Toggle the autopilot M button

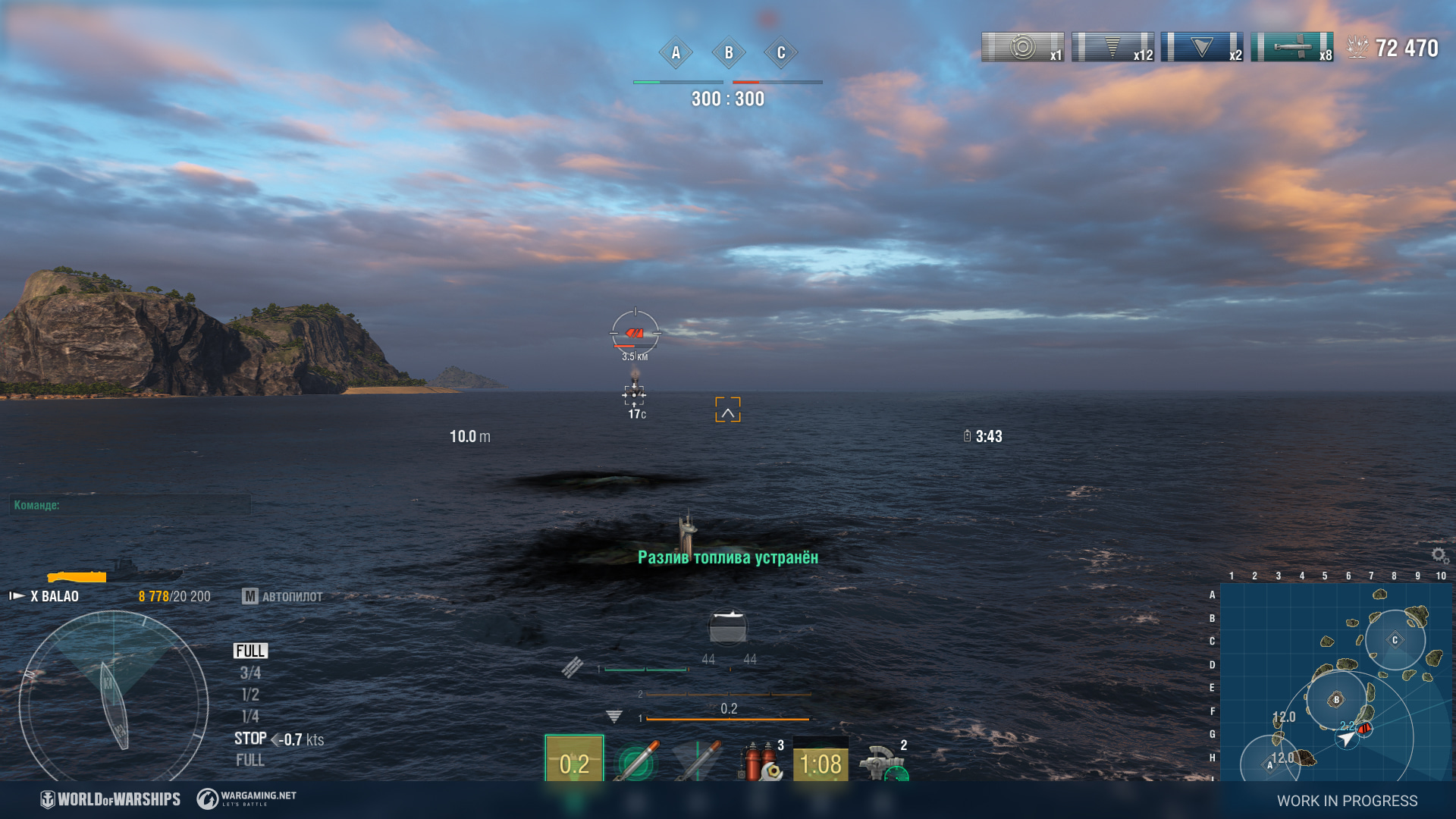[x=250, y=597]
